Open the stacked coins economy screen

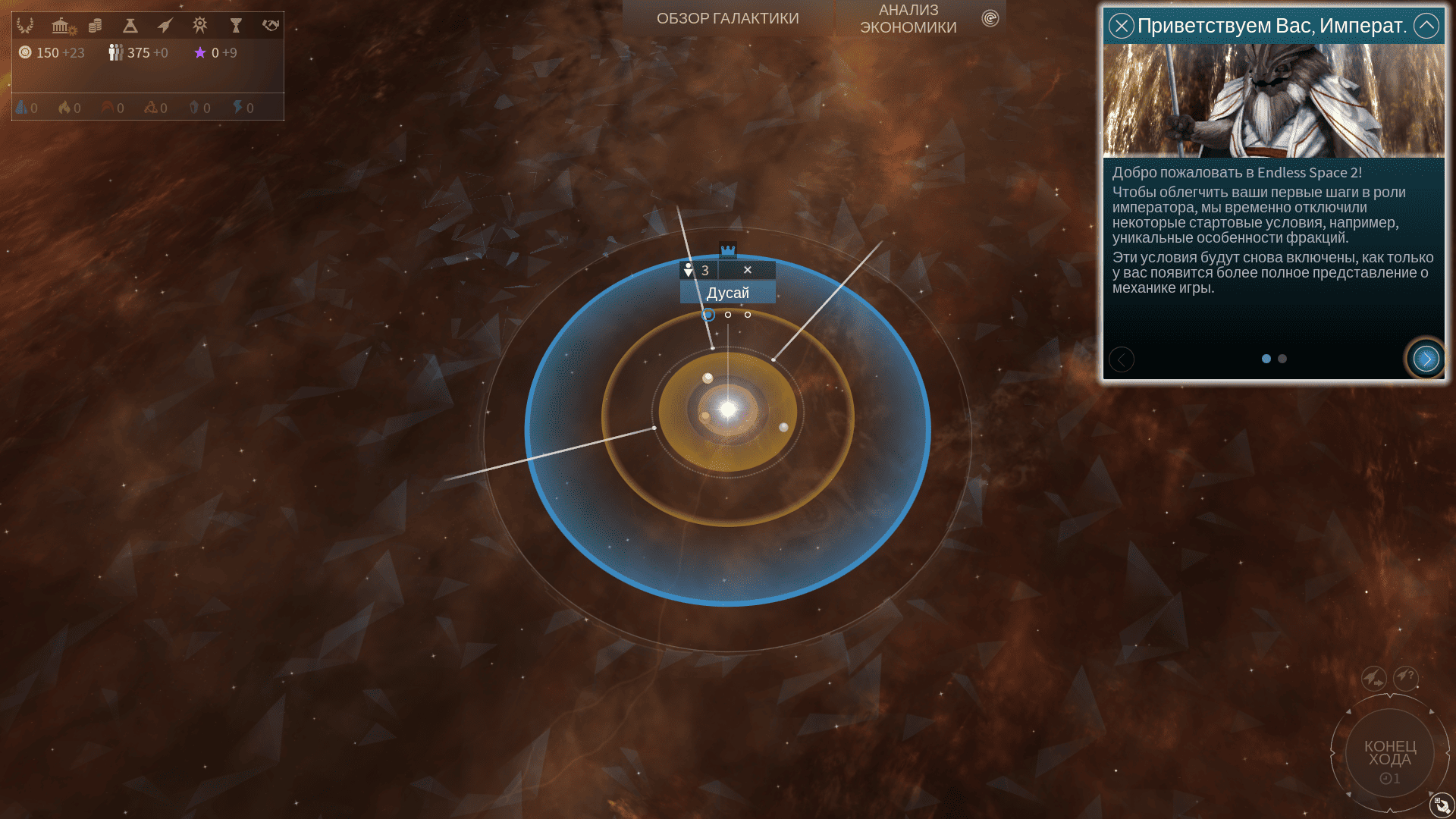point(96,26)
